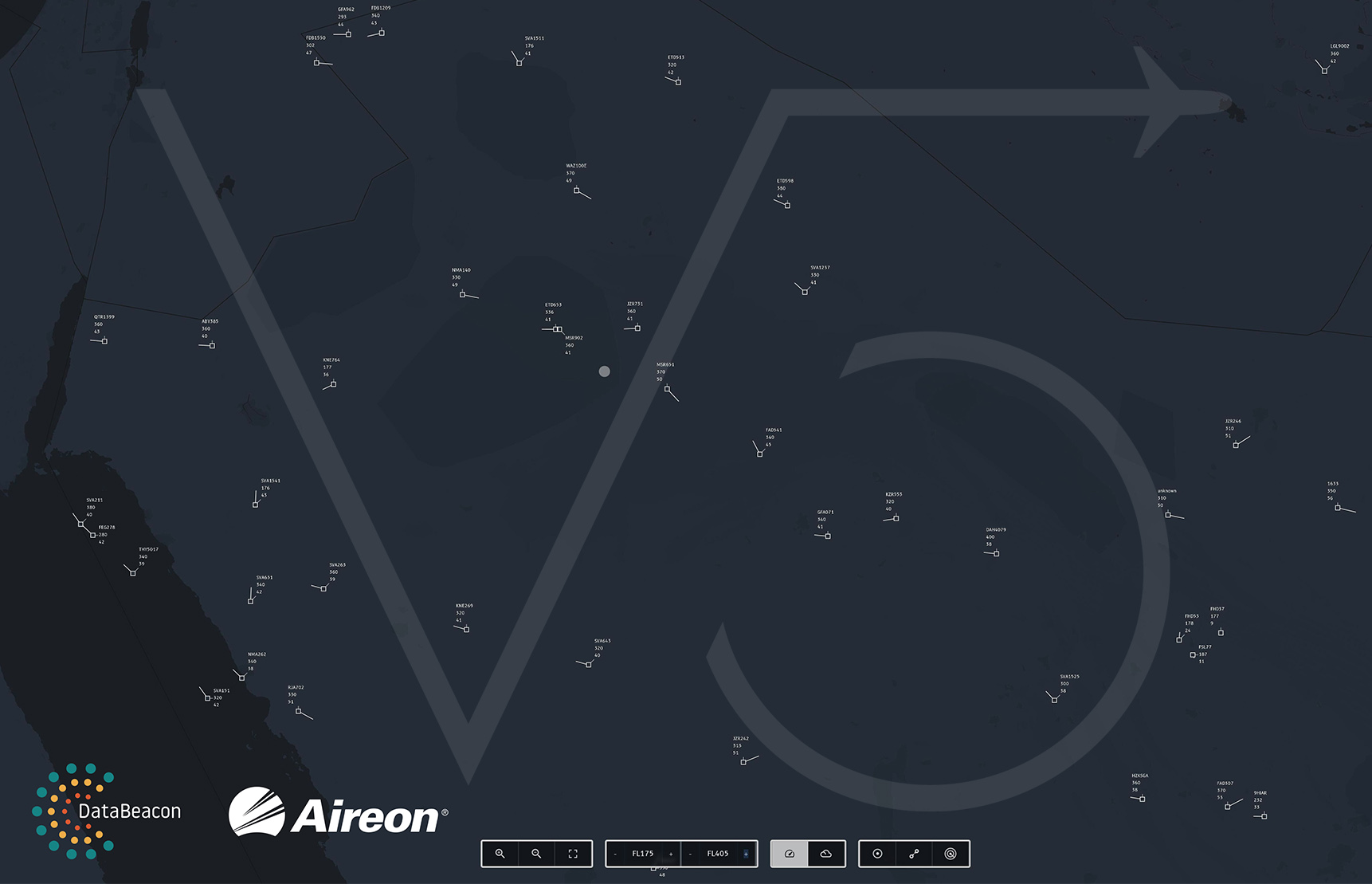Zoom in on the radar map

coord(500,853)
